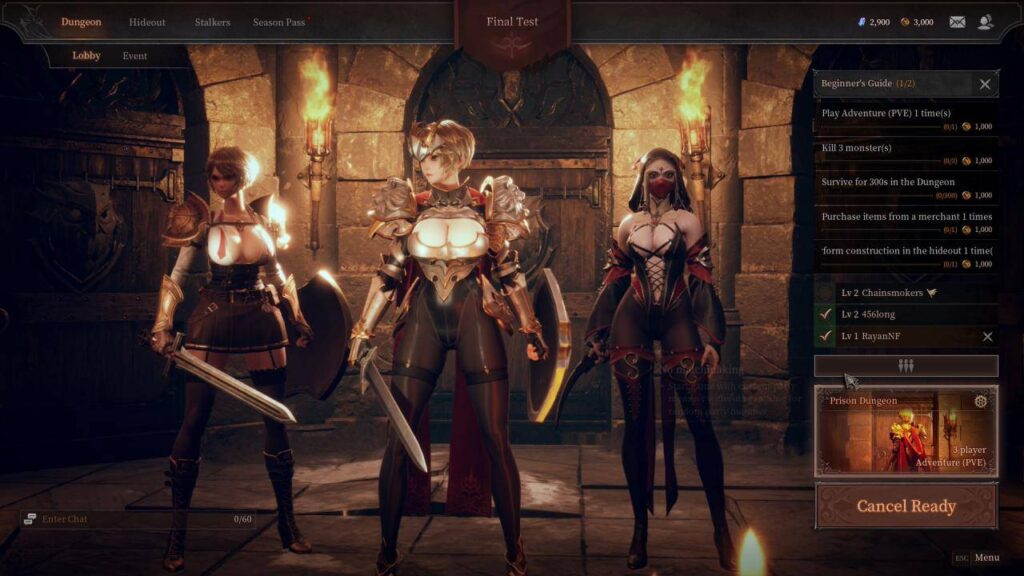
Task: View the Season Pass
Action: pyautogui.click(x=279, y=22)
